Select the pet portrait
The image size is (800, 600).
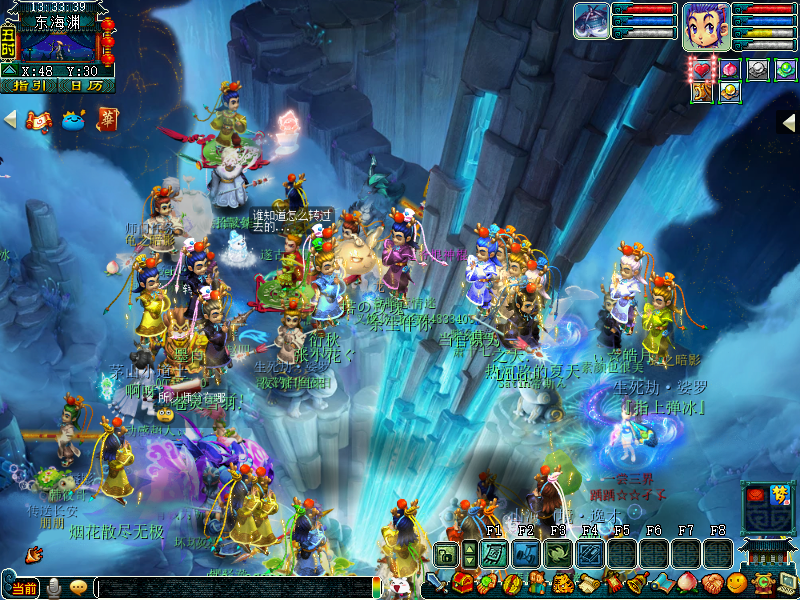tap(592, 21)
